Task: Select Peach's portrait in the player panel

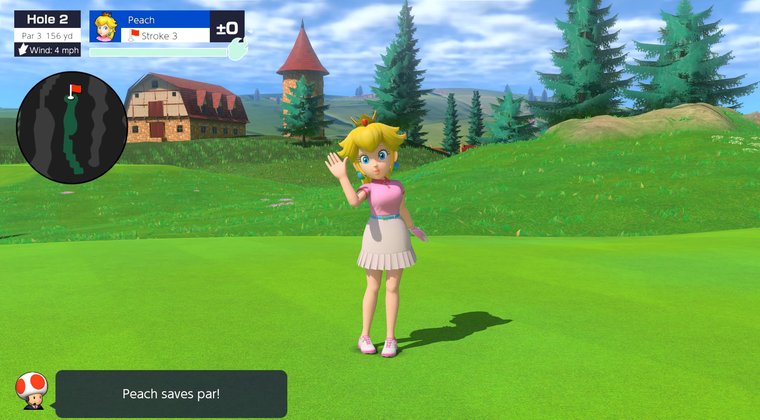Action: click(x=105, y=28)
